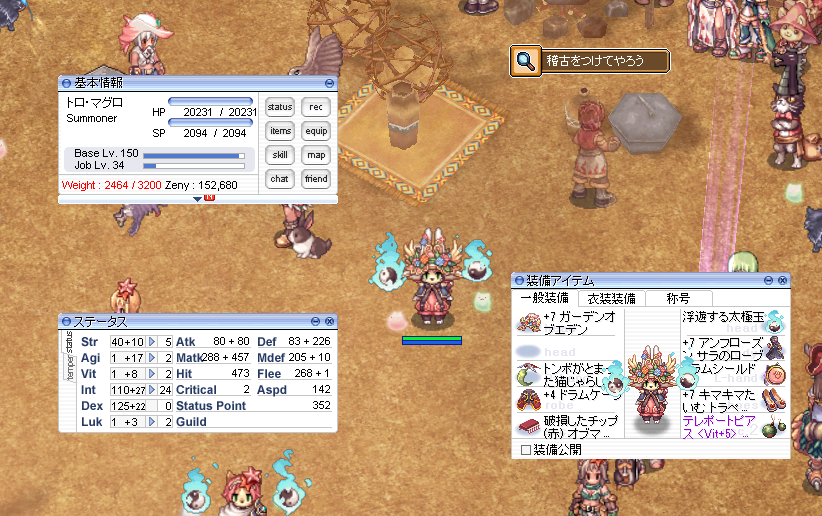Open the items inventory button

[x=280, y=131]
